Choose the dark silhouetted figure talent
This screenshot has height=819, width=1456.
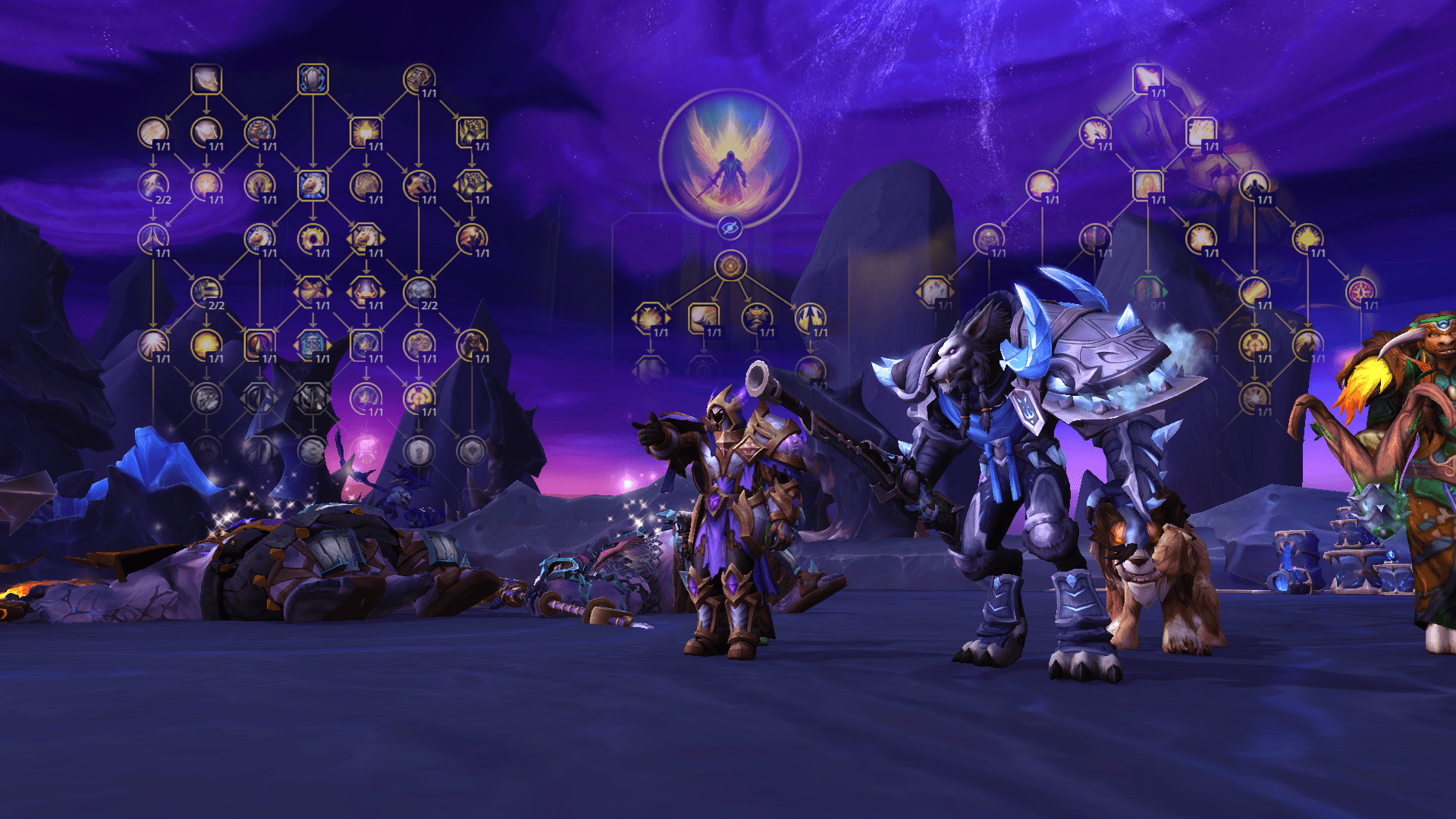1254,185
